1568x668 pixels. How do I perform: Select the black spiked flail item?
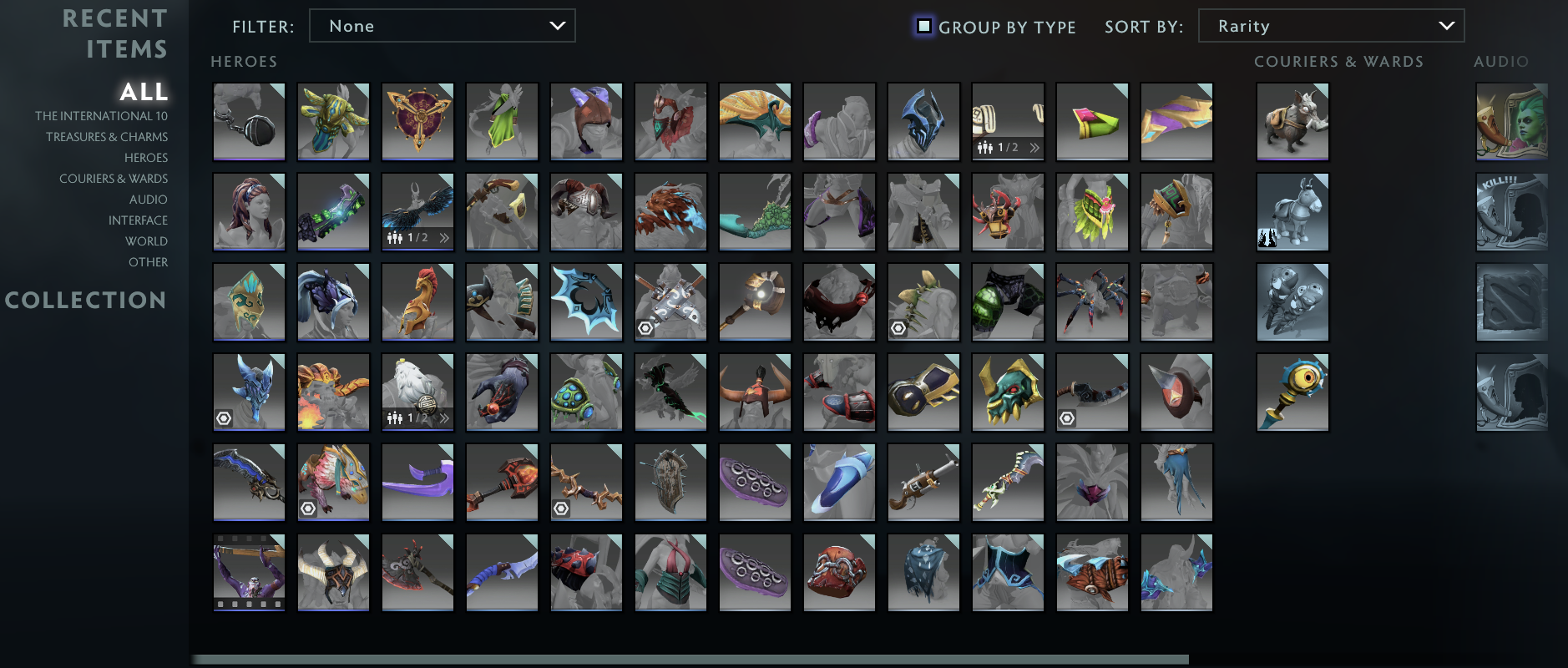tap(249, 121)
